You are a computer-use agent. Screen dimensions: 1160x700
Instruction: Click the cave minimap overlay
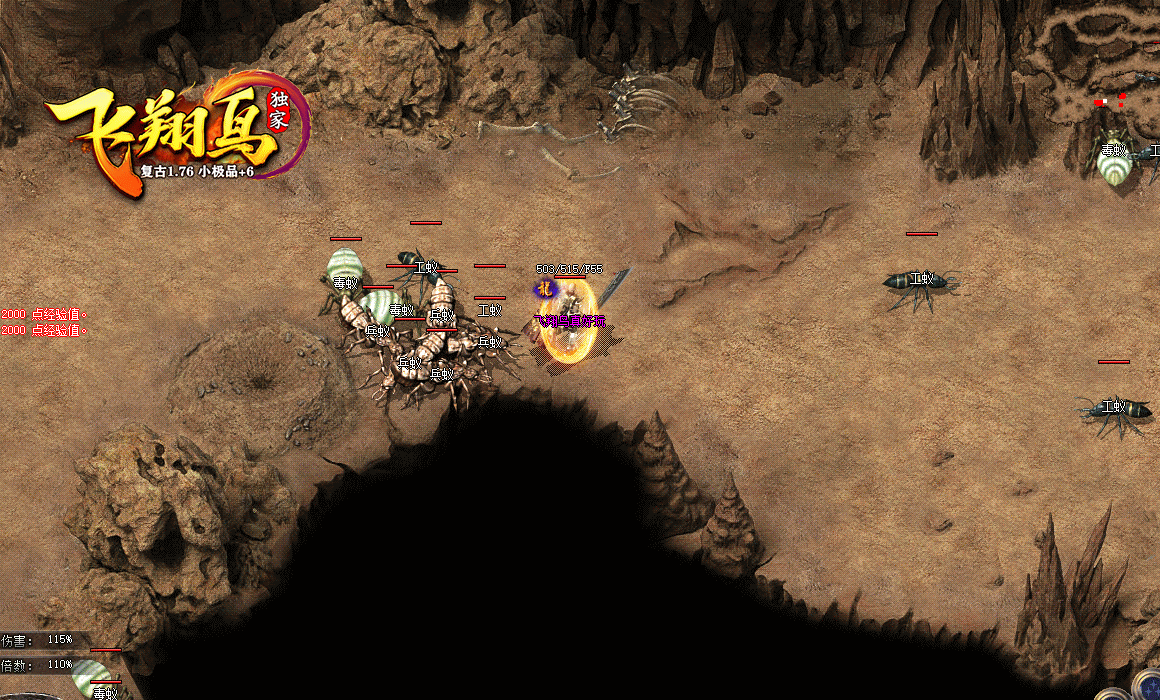1098,60
